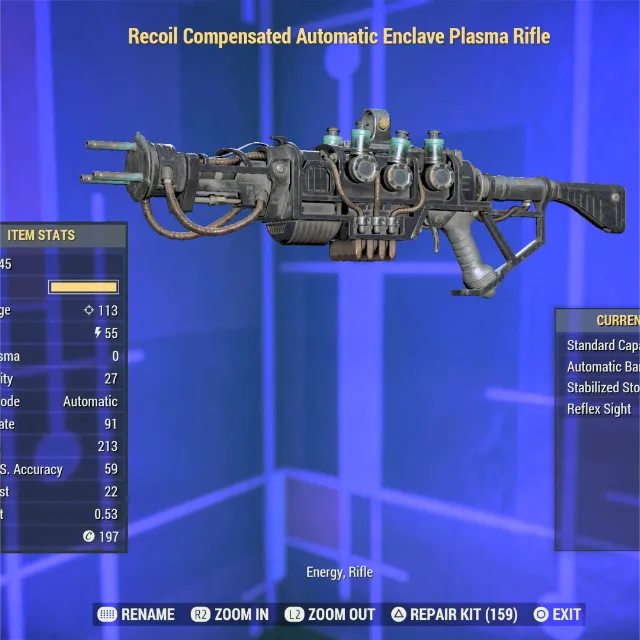Exit the weapon inspect screen
640x640 pixels.
pos(556,614)
